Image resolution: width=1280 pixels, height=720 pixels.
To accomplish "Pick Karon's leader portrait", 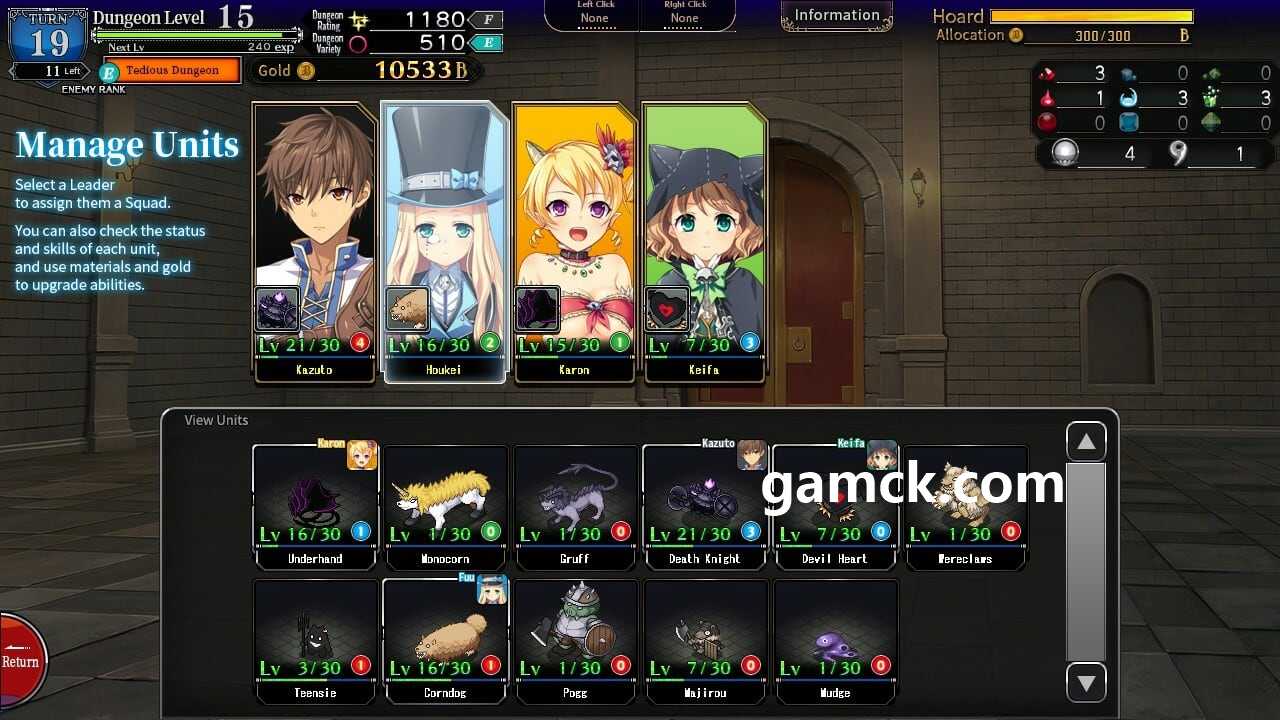I will (x=574, y=240).
